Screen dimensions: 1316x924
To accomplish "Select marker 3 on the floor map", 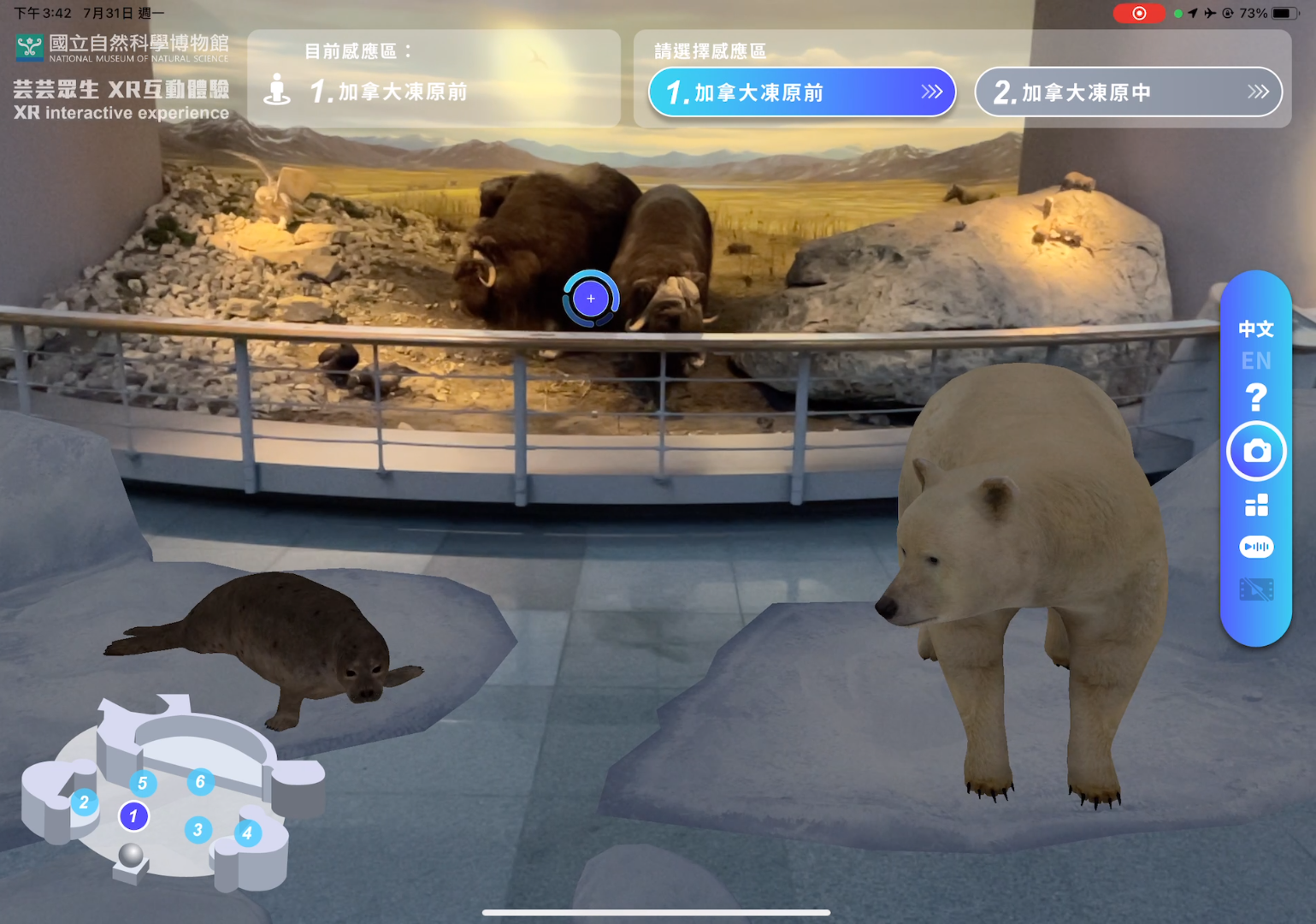I will tap(198, 829).
